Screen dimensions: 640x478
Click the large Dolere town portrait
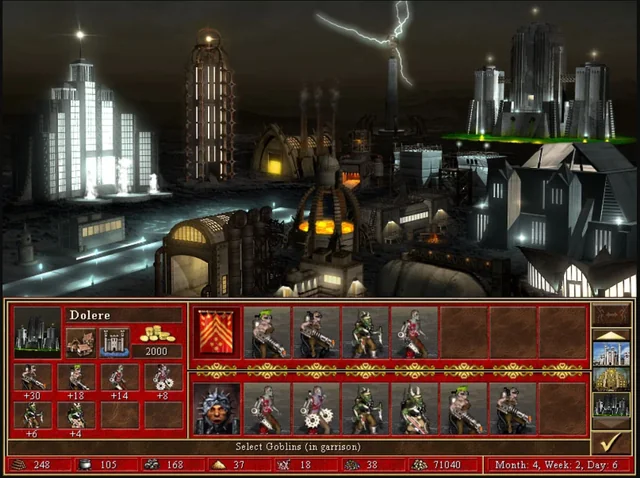pyautogui.click(x=37, y=332)
